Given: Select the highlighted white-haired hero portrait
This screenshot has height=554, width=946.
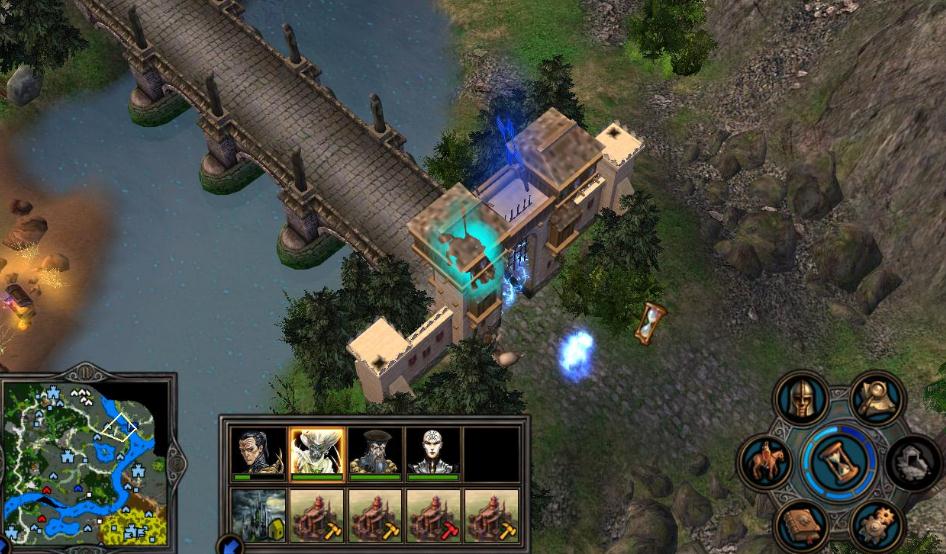Looking at the screenshot, I should point(317,454).
